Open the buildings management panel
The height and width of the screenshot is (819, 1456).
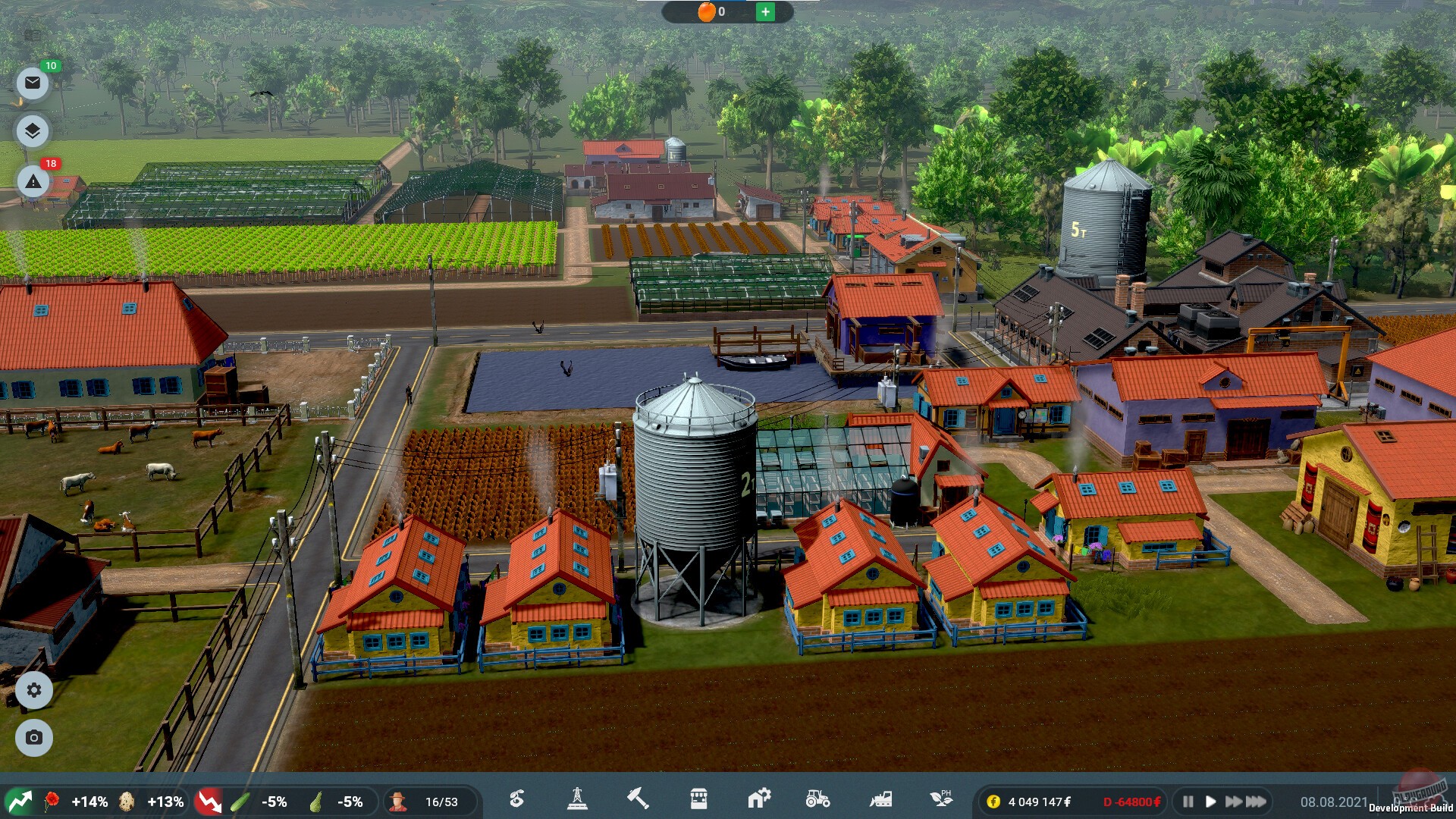759,800
